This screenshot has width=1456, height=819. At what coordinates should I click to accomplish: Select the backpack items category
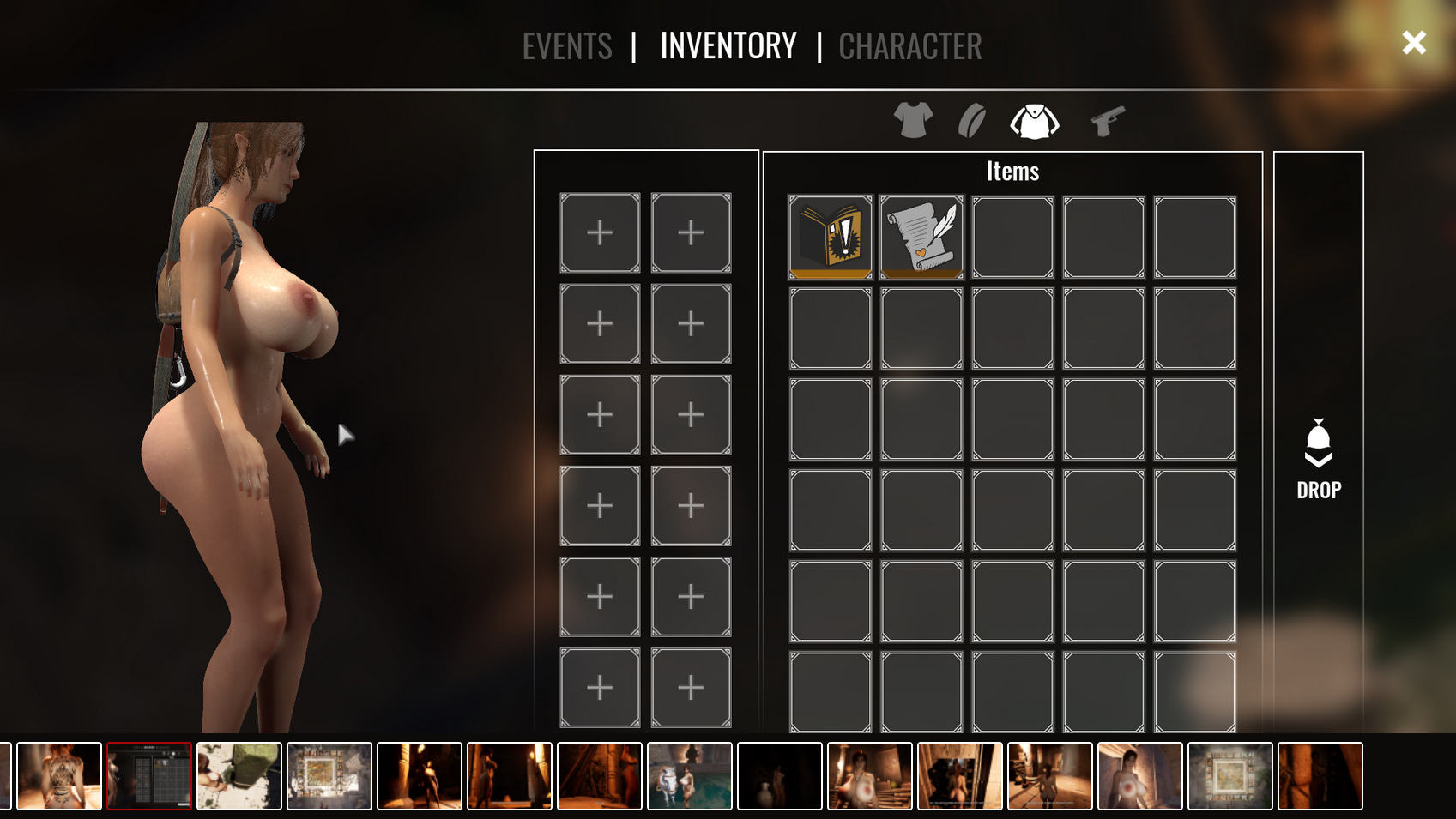1035,121
